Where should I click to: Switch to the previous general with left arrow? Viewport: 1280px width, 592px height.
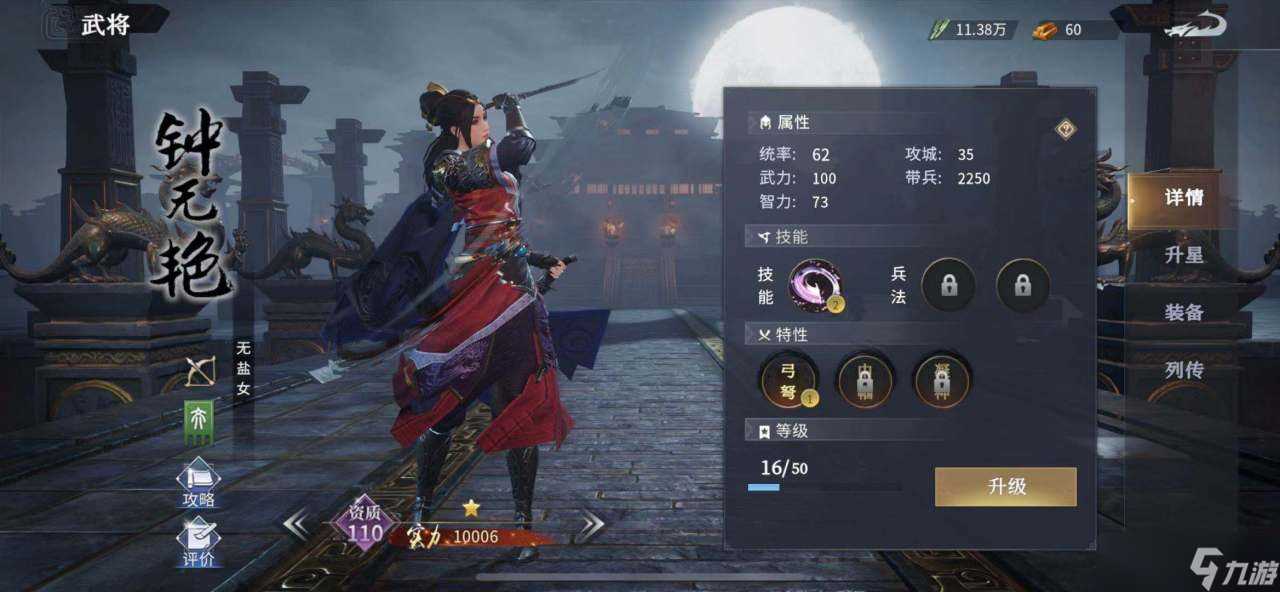point(296,524)
